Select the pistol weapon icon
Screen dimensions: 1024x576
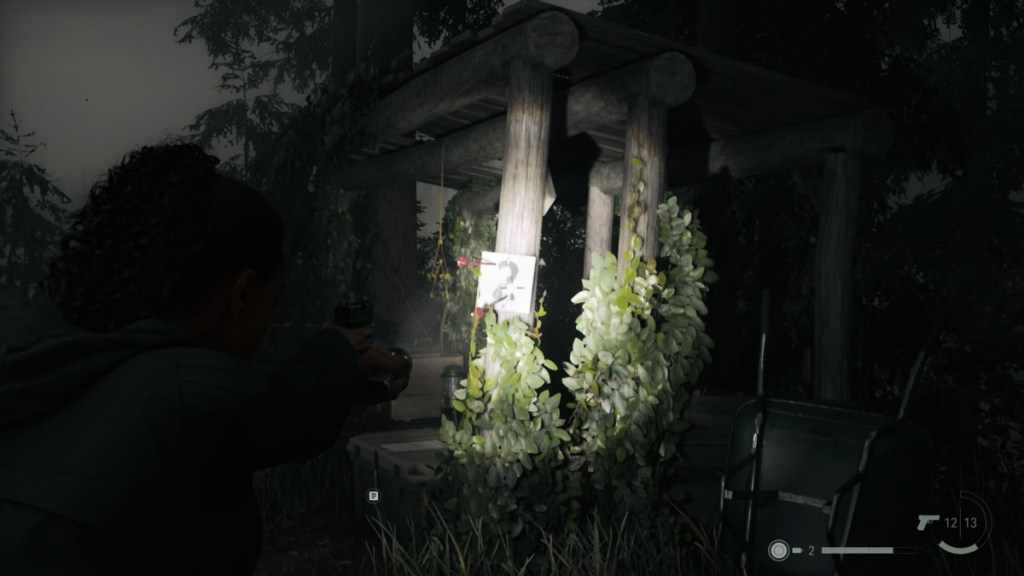click(927, 522)
